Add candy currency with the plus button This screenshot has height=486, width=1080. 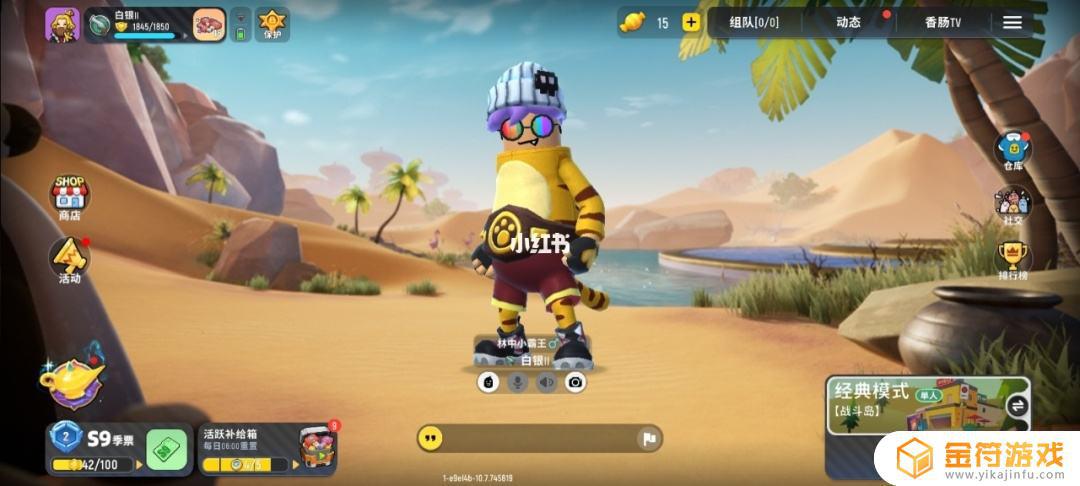click(691, 22)
